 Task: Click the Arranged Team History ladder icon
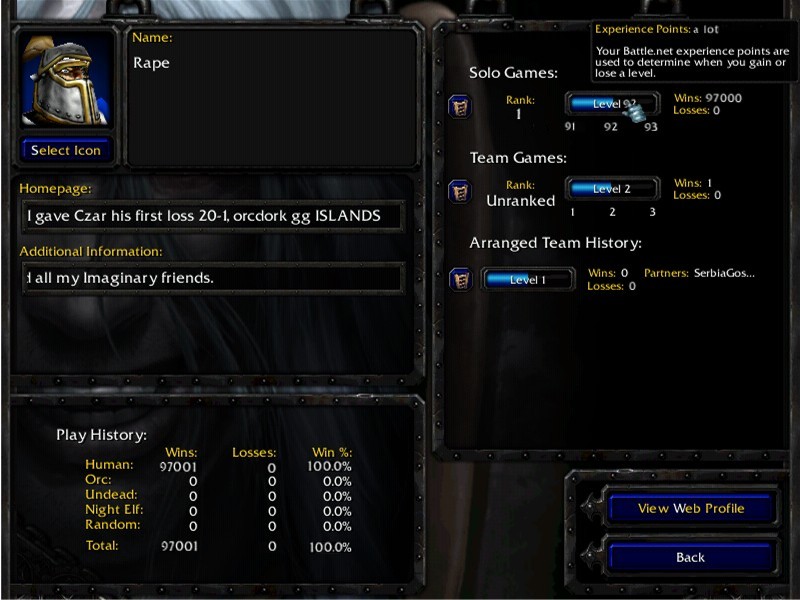[460, 279]
